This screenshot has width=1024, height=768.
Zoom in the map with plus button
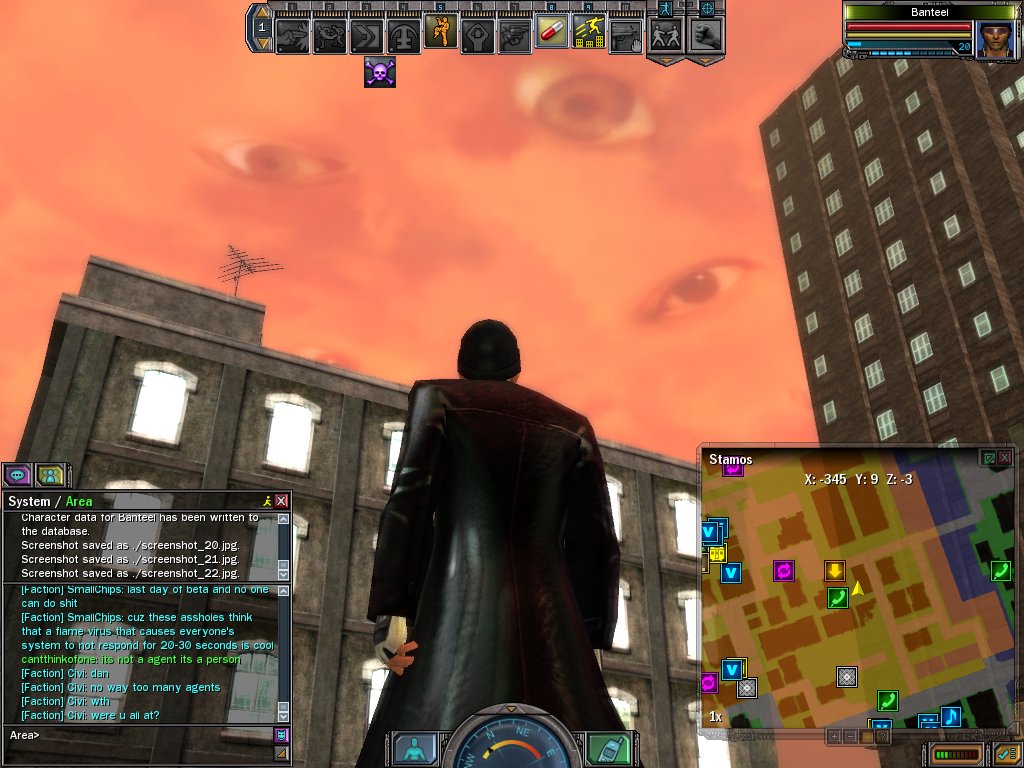(834, 736)
